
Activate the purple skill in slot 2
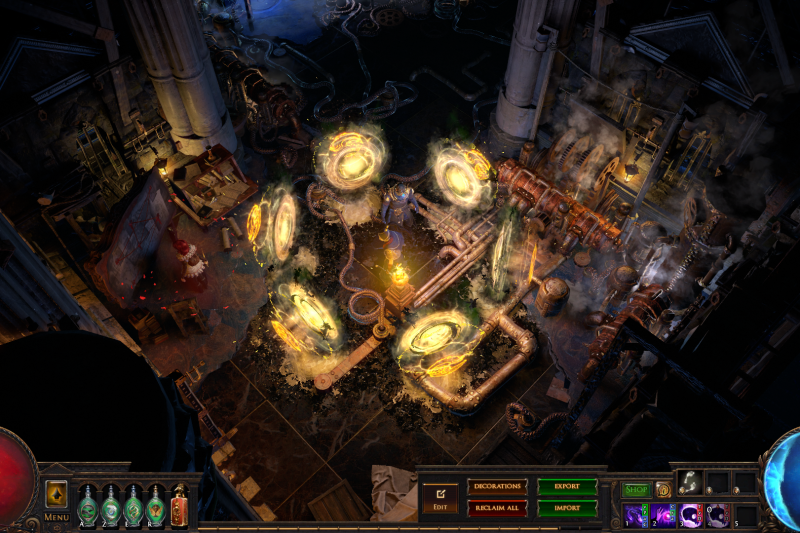(663, 515)
